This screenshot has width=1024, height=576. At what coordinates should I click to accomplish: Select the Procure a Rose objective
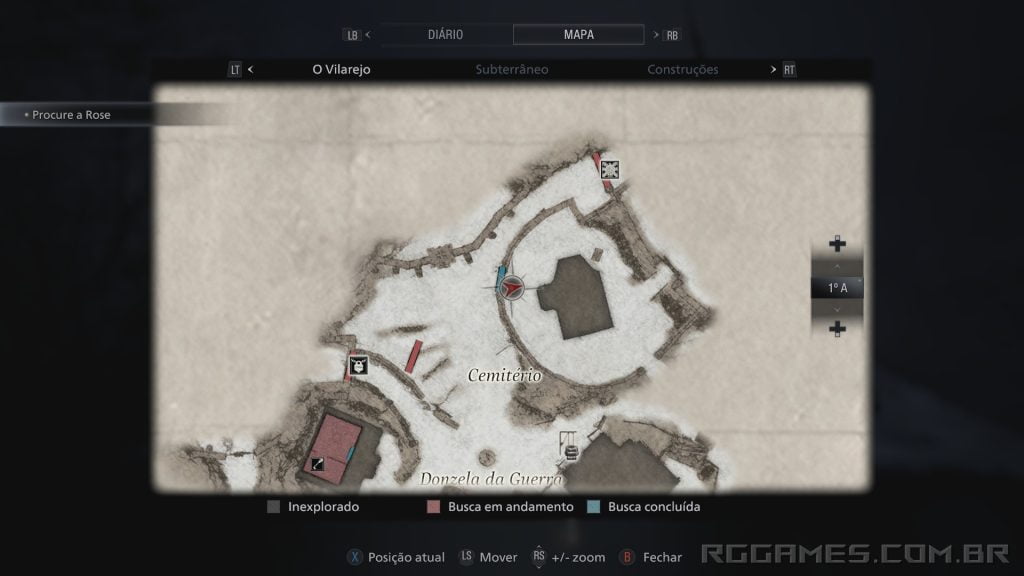click(x=71, y=115)
